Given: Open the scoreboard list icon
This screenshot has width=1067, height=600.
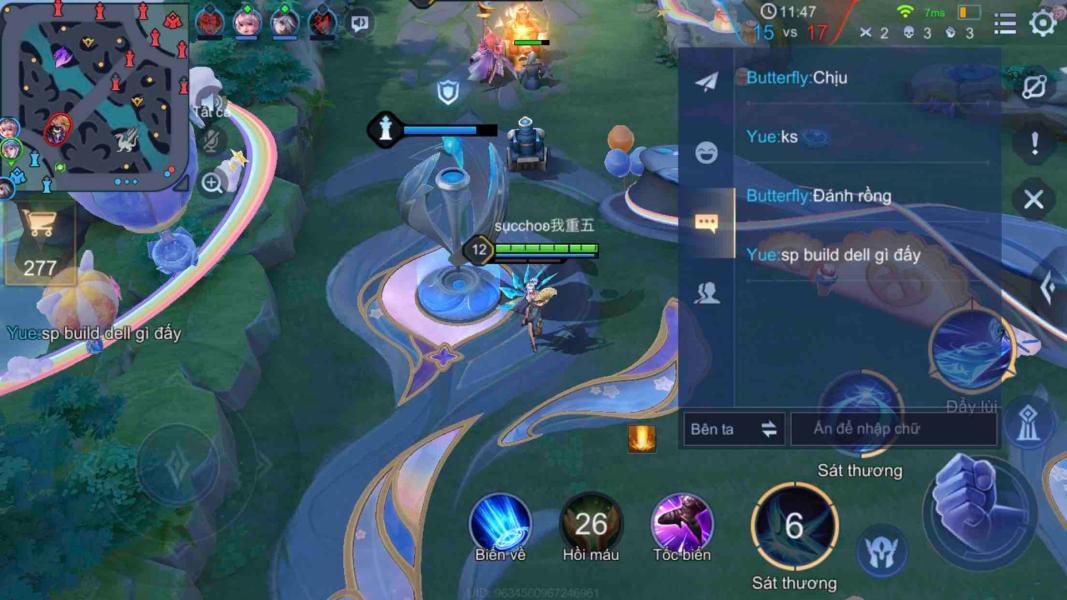Looking at the screenshot, I should pyautogui.click(x=1005, y=23).
